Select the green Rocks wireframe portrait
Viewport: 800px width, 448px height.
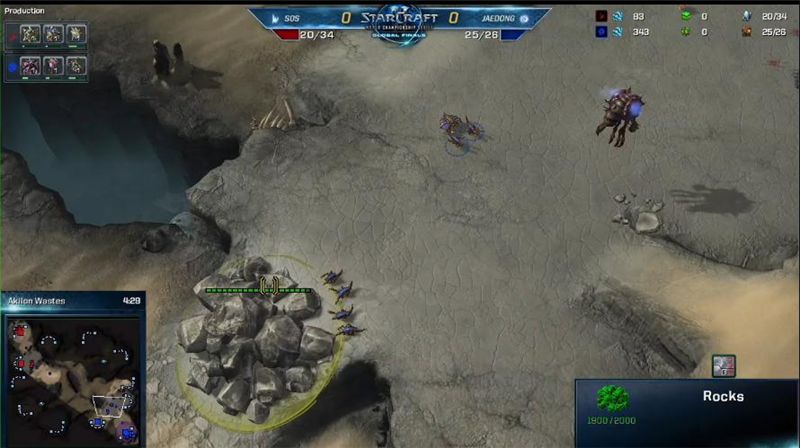pyautogui.click(x=612, y=400)
